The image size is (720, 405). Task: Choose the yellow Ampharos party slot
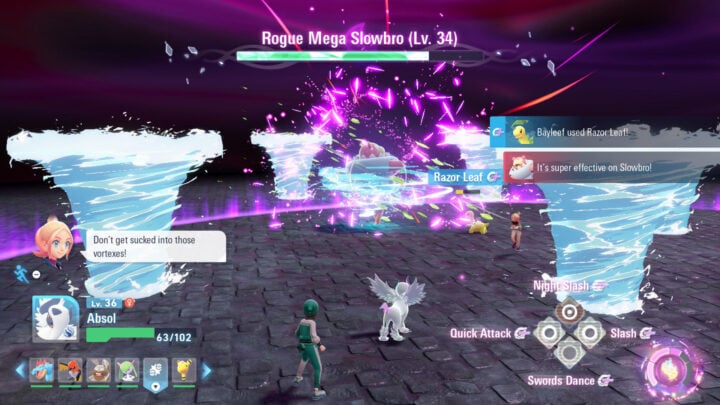(x=184, y=371)
